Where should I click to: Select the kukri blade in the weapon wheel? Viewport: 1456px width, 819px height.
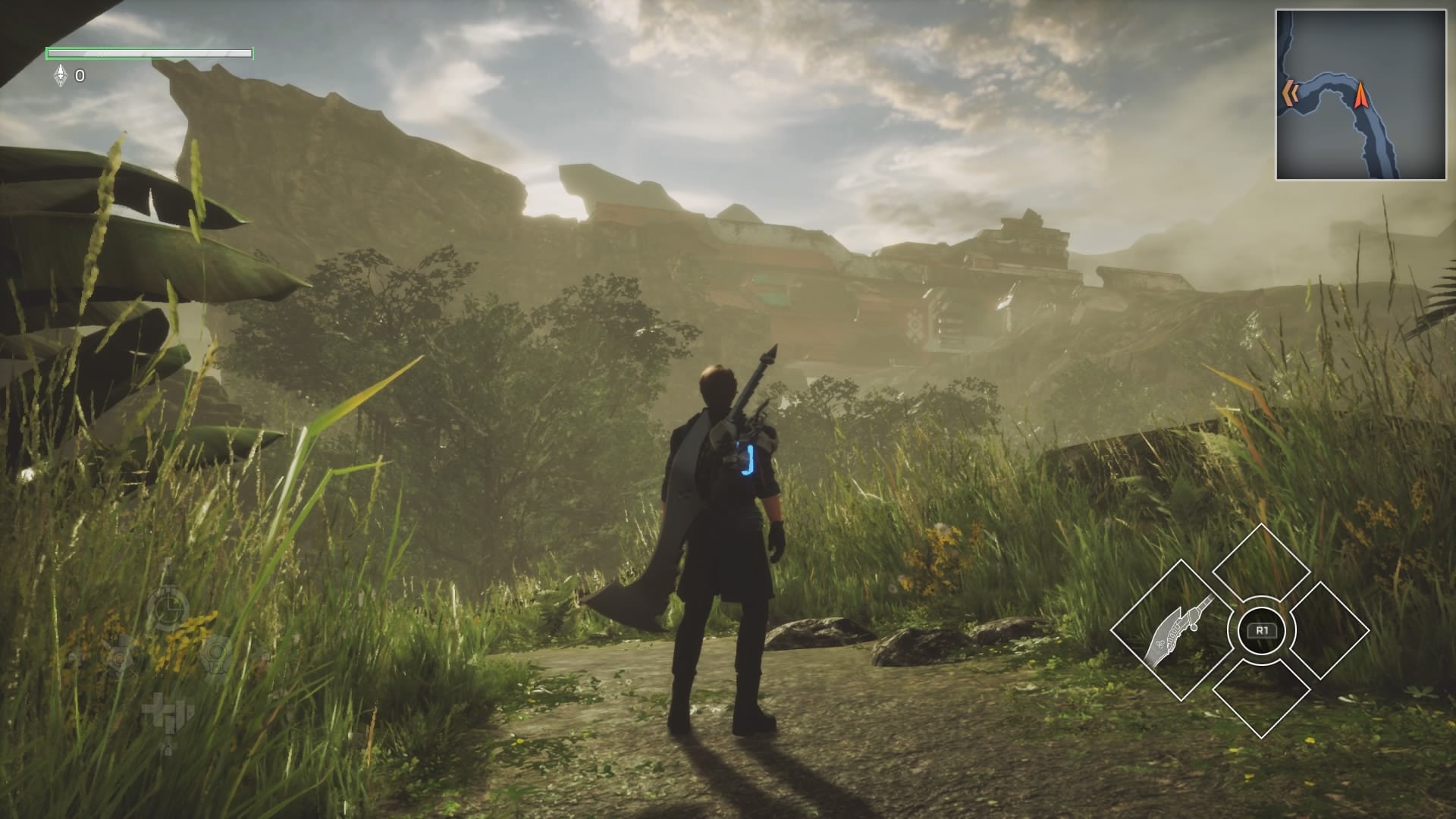click(x=1176, y=629)
